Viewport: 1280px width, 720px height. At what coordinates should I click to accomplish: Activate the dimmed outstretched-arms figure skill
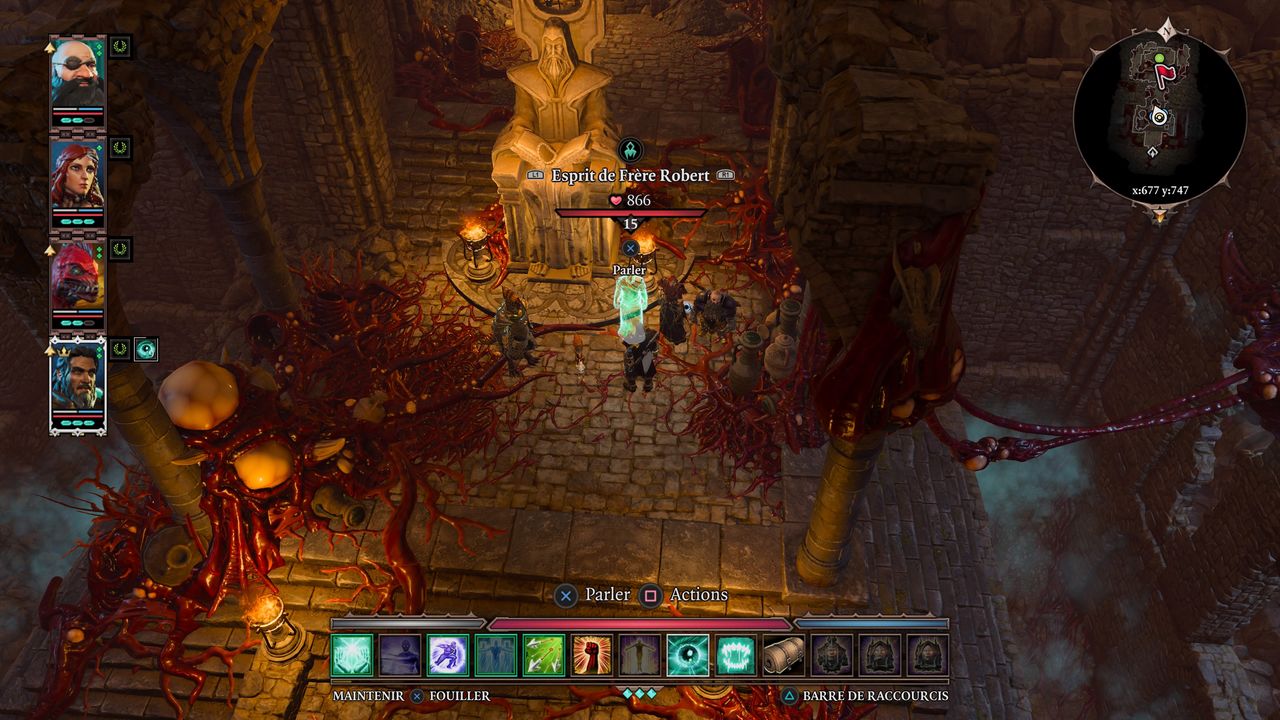(640, 655)
